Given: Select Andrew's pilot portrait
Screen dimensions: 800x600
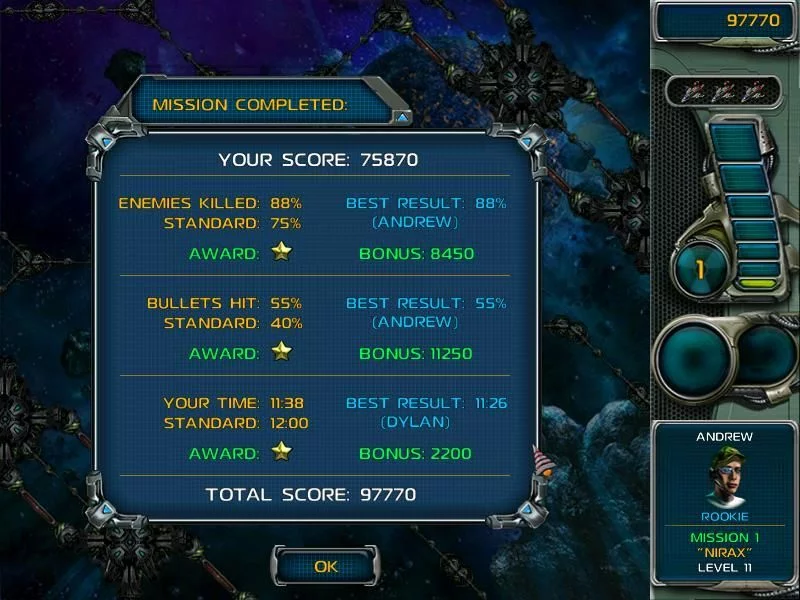Looking at the screenshot, I should click(x=724, y=478).
